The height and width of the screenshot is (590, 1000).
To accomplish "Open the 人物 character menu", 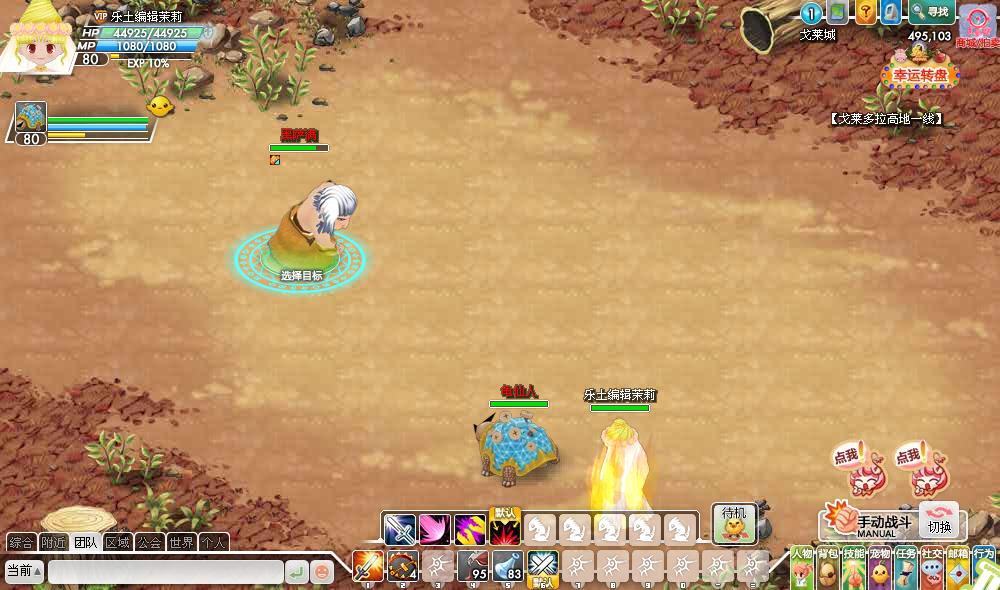I will pos(802,568).
